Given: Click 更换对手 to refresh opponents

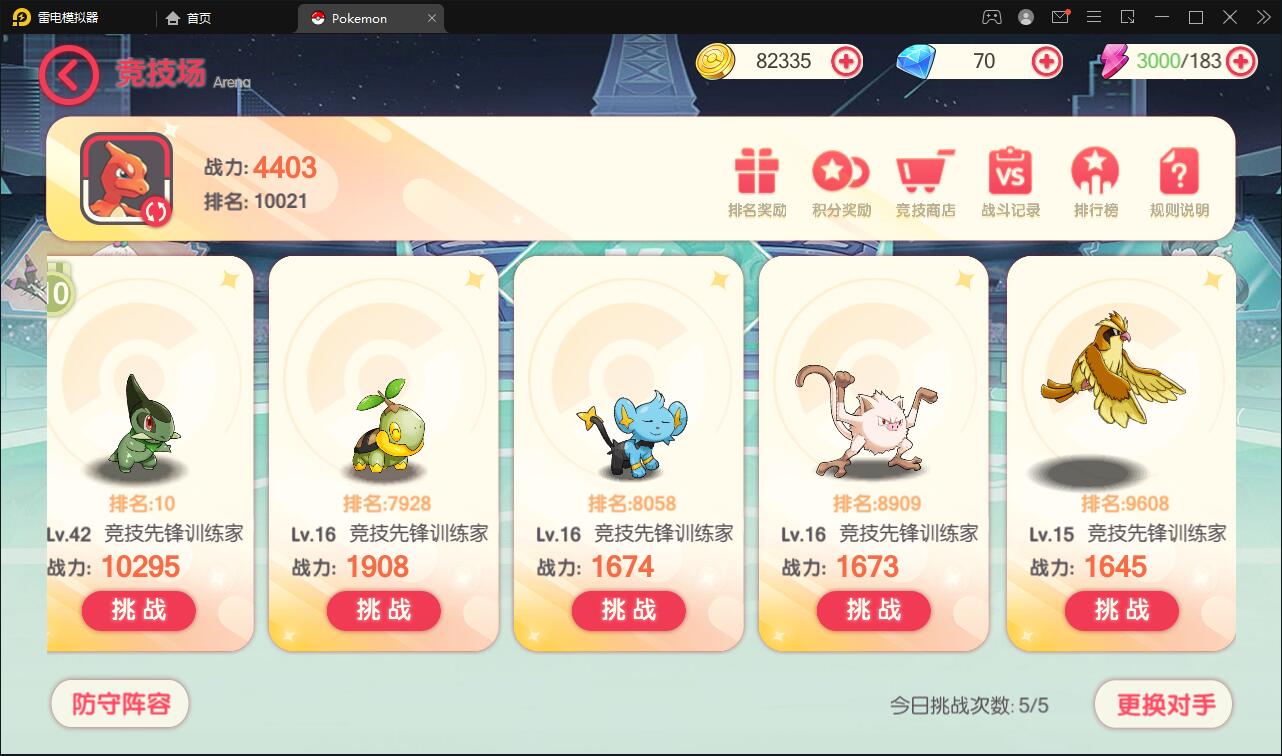Looking at the screenshot, I should click(1163, 704).
